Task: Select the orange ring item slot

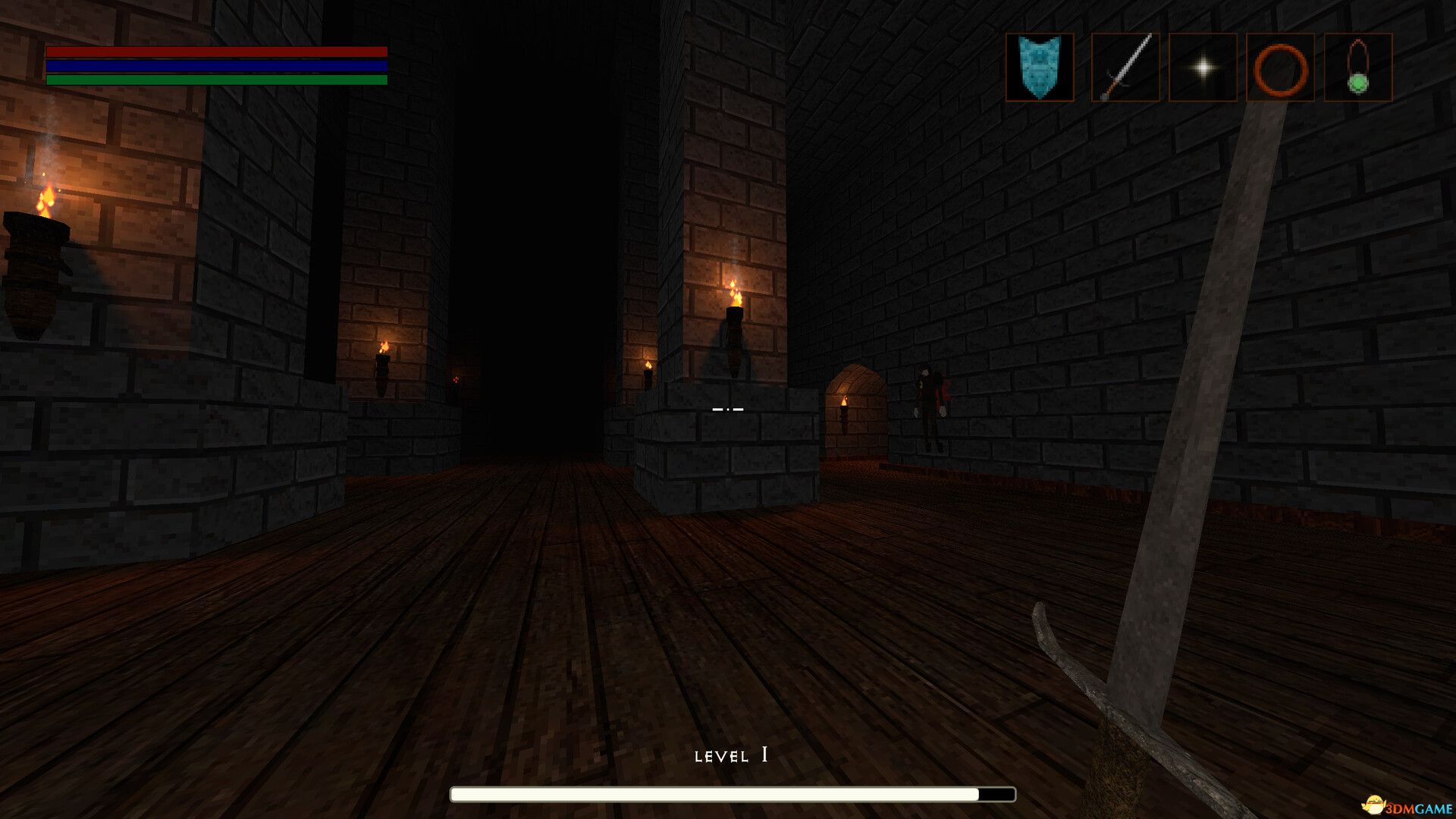Action: [x=1279, y=67]
